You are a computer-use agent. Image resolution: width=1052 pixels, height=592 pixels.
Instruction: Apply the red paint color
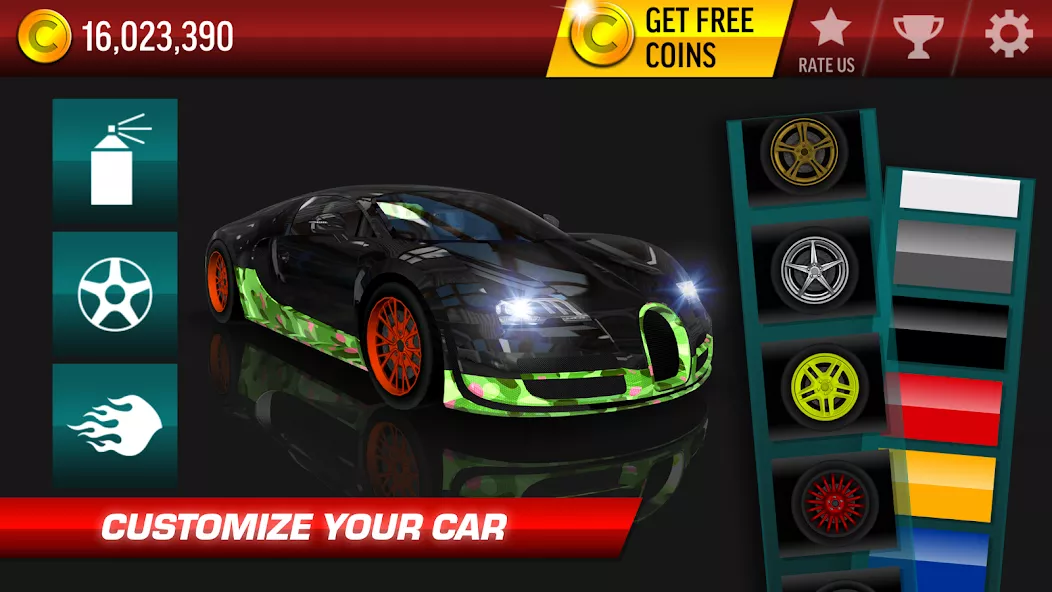click(948, 408)
